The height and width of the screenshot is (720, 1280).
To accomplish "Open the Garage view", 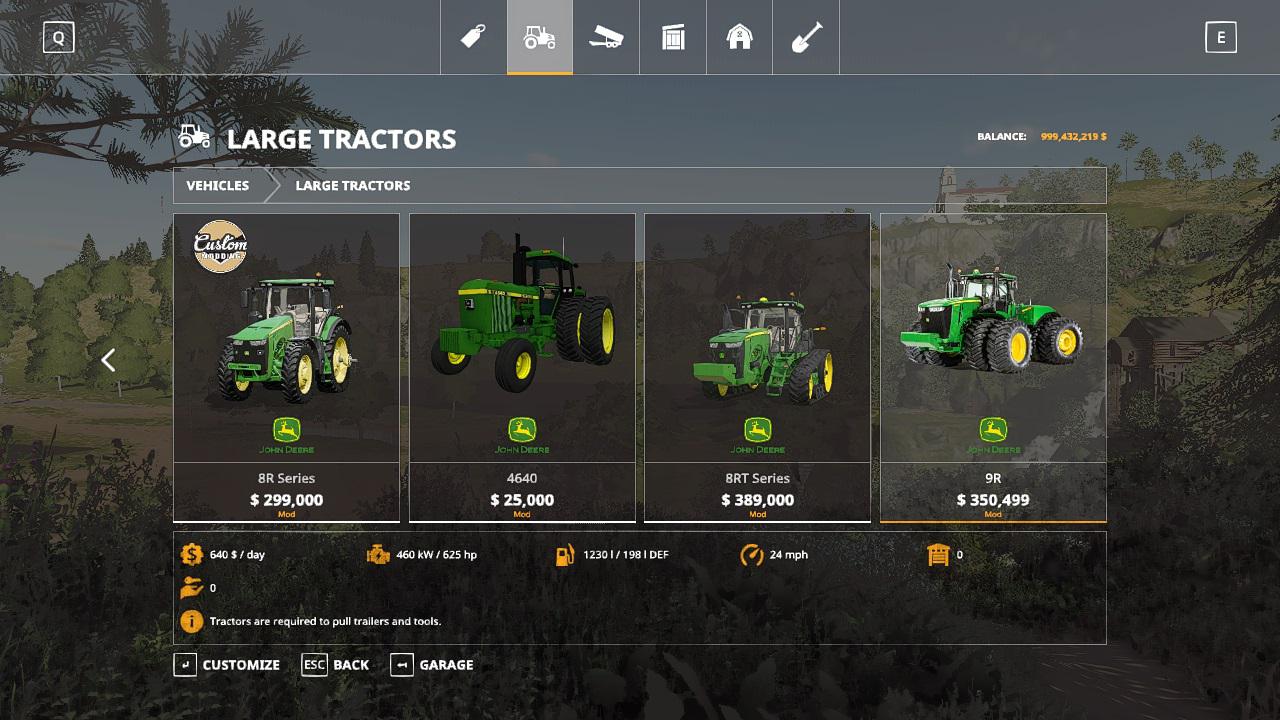I will click(432, 665).
